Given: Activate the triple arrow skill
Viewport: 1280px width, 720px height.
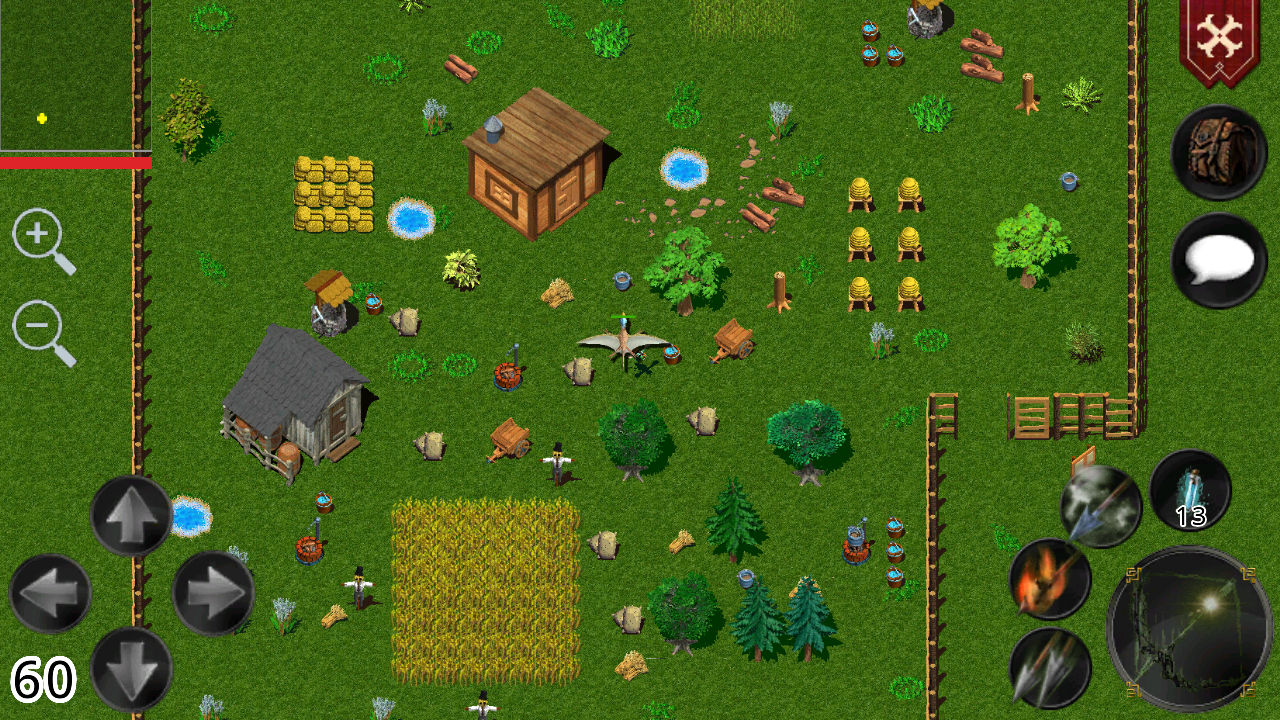Looking at the screenshot, I should click(1050, 670).
